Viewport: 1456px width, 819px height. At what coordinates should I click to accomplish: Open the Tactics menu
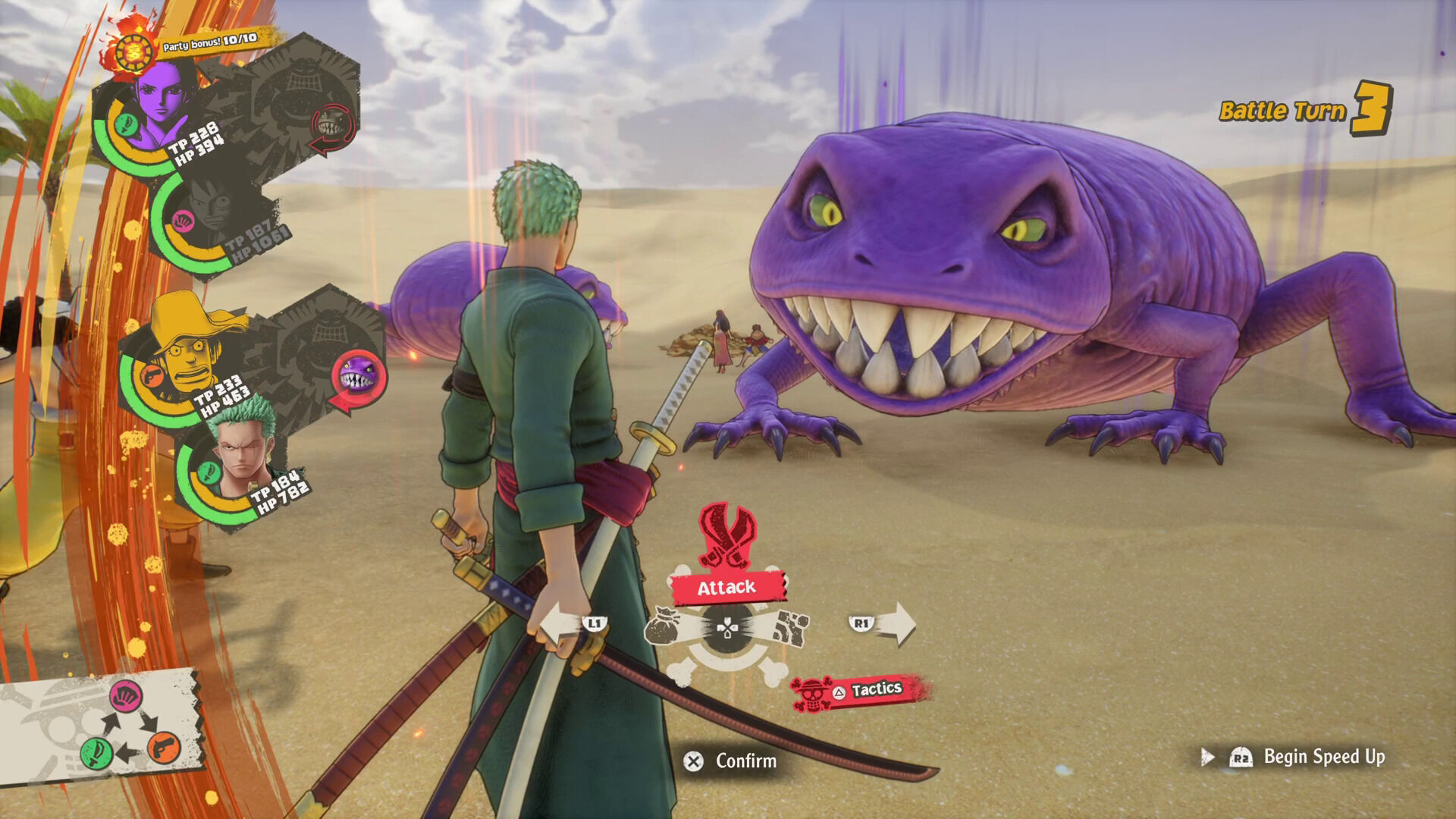861,690
